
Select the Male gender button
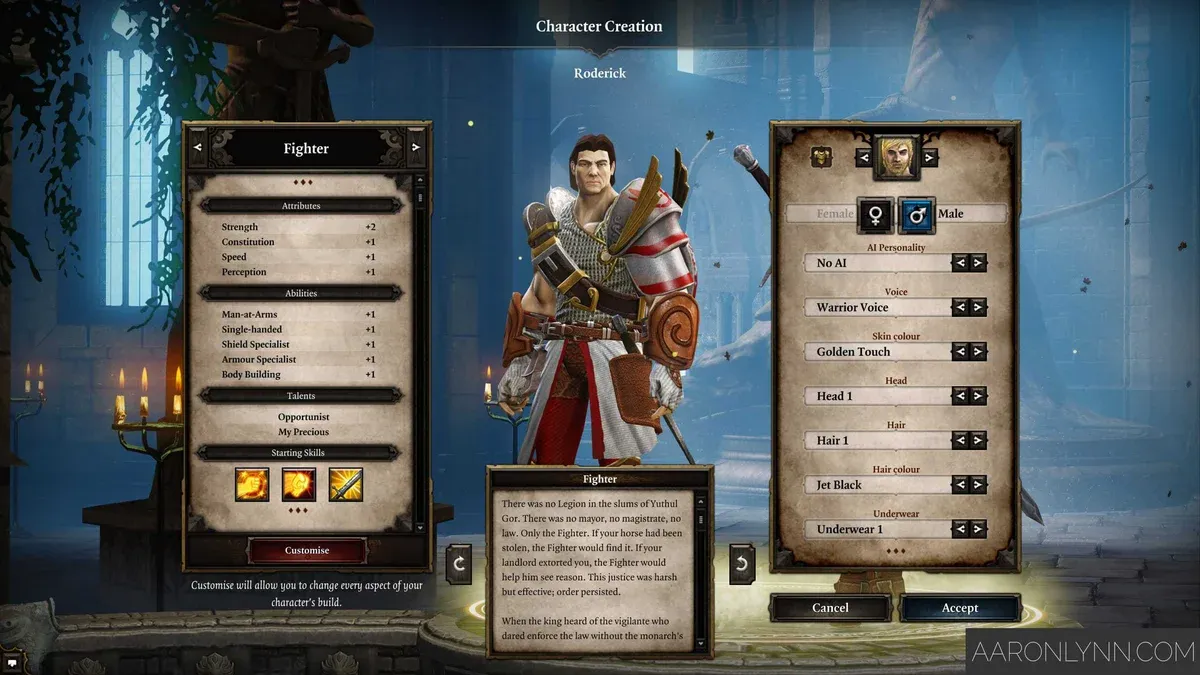click(x=917, y=214)
